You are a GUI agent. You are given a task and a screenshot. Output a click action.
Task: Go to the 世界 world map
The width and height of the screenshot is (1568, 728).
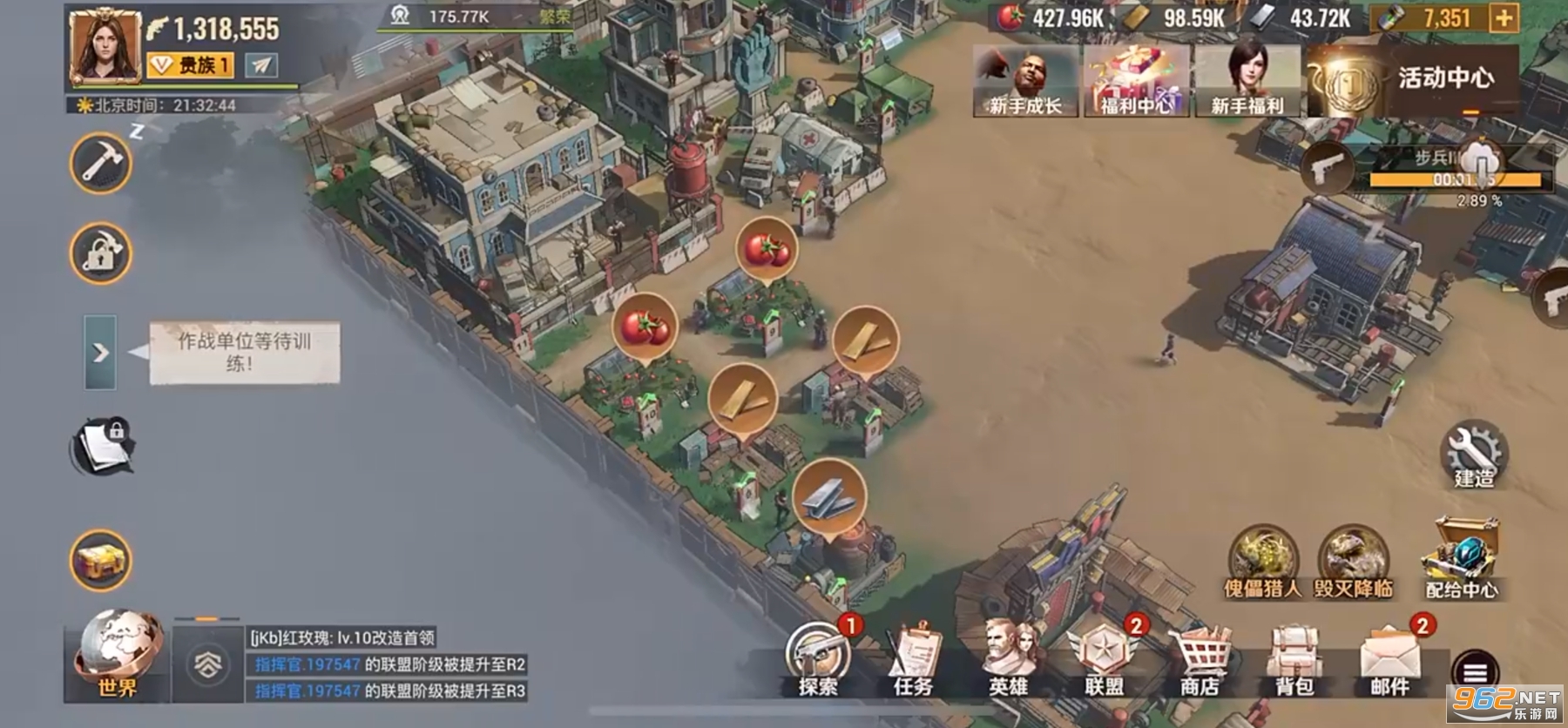click(x=118, y=655)
